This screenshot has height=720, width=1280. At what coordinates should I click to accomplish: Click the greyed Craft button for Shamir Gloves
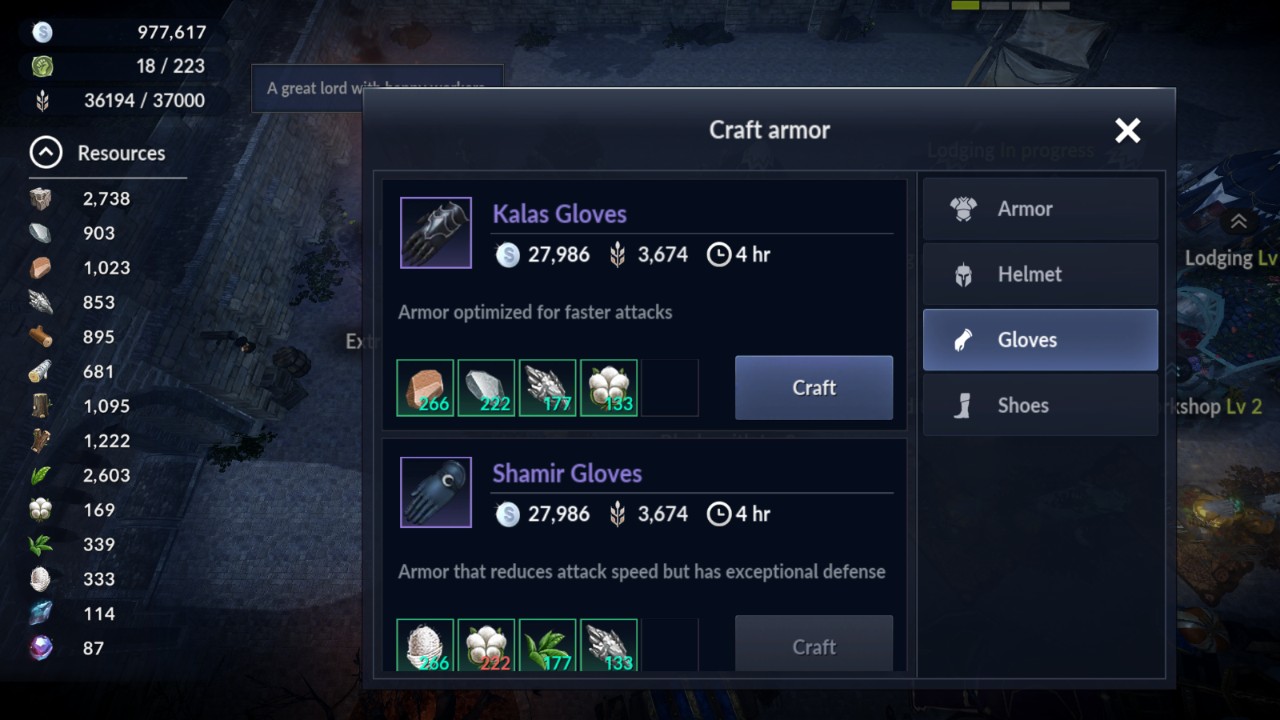813,646
